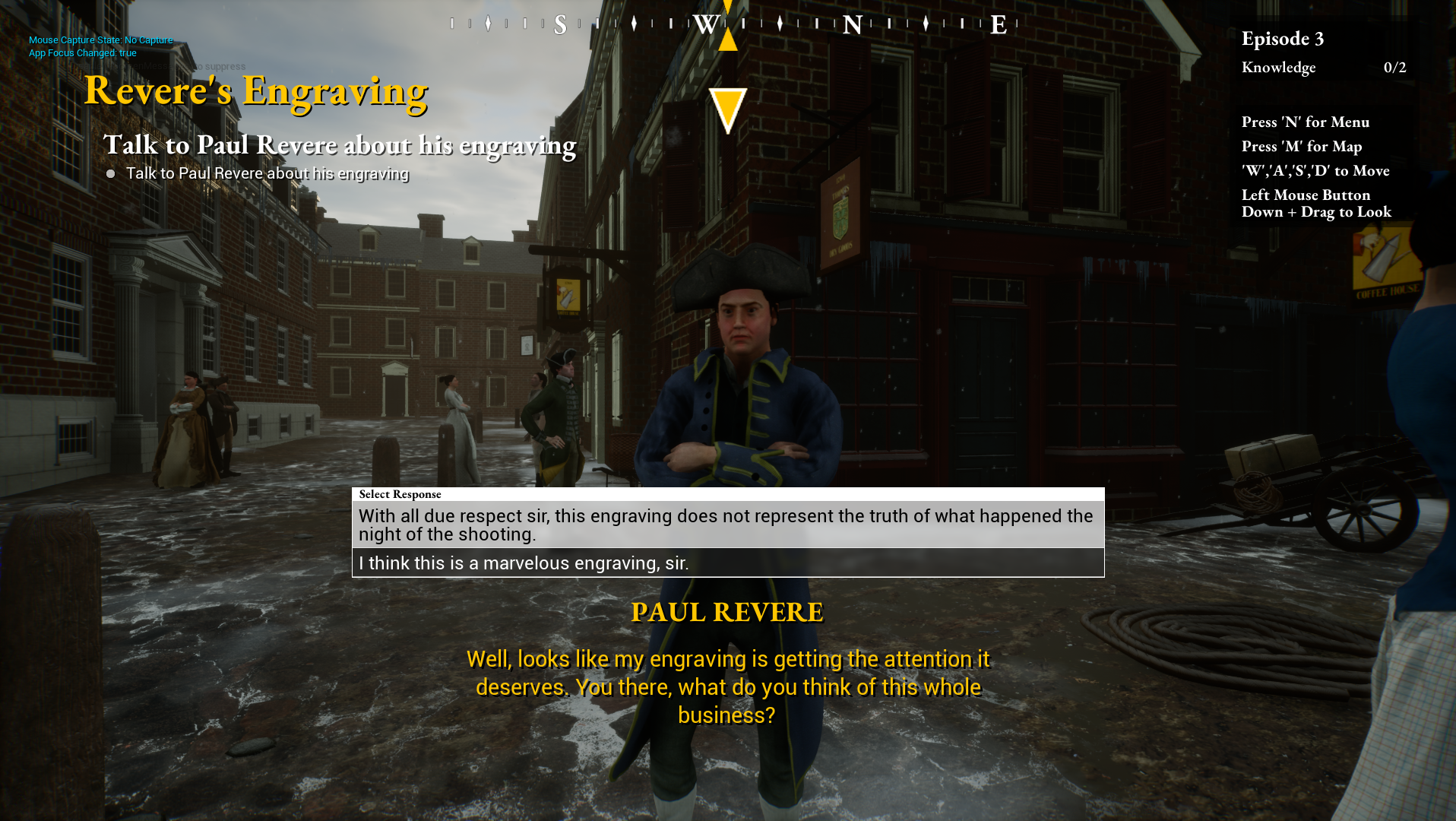Click the S letter on the compass strip

coord(560,25)
